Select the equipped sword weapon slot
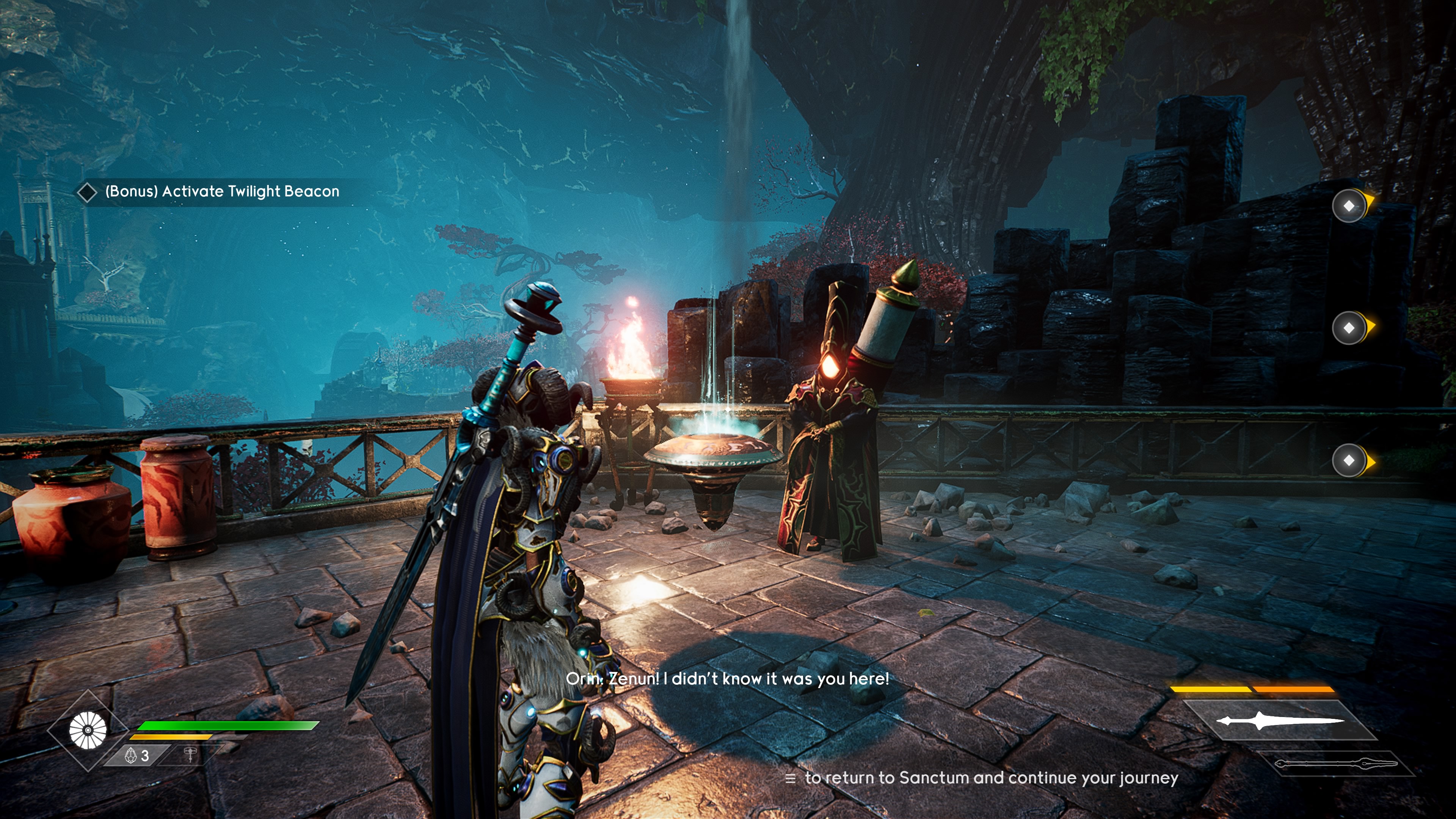This screenshot has height=819, width=1456. [x=1280, y=721]
